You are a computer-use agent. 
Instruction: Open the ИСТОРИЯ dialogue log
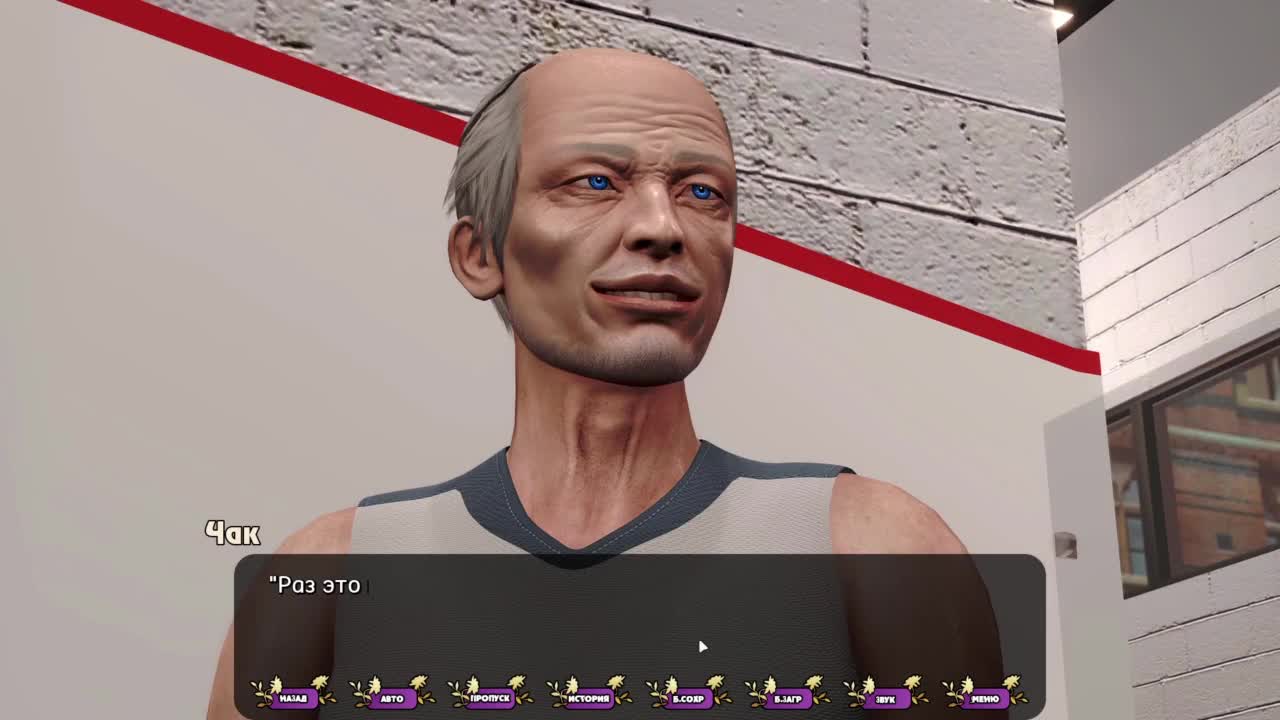pos(589,698)
